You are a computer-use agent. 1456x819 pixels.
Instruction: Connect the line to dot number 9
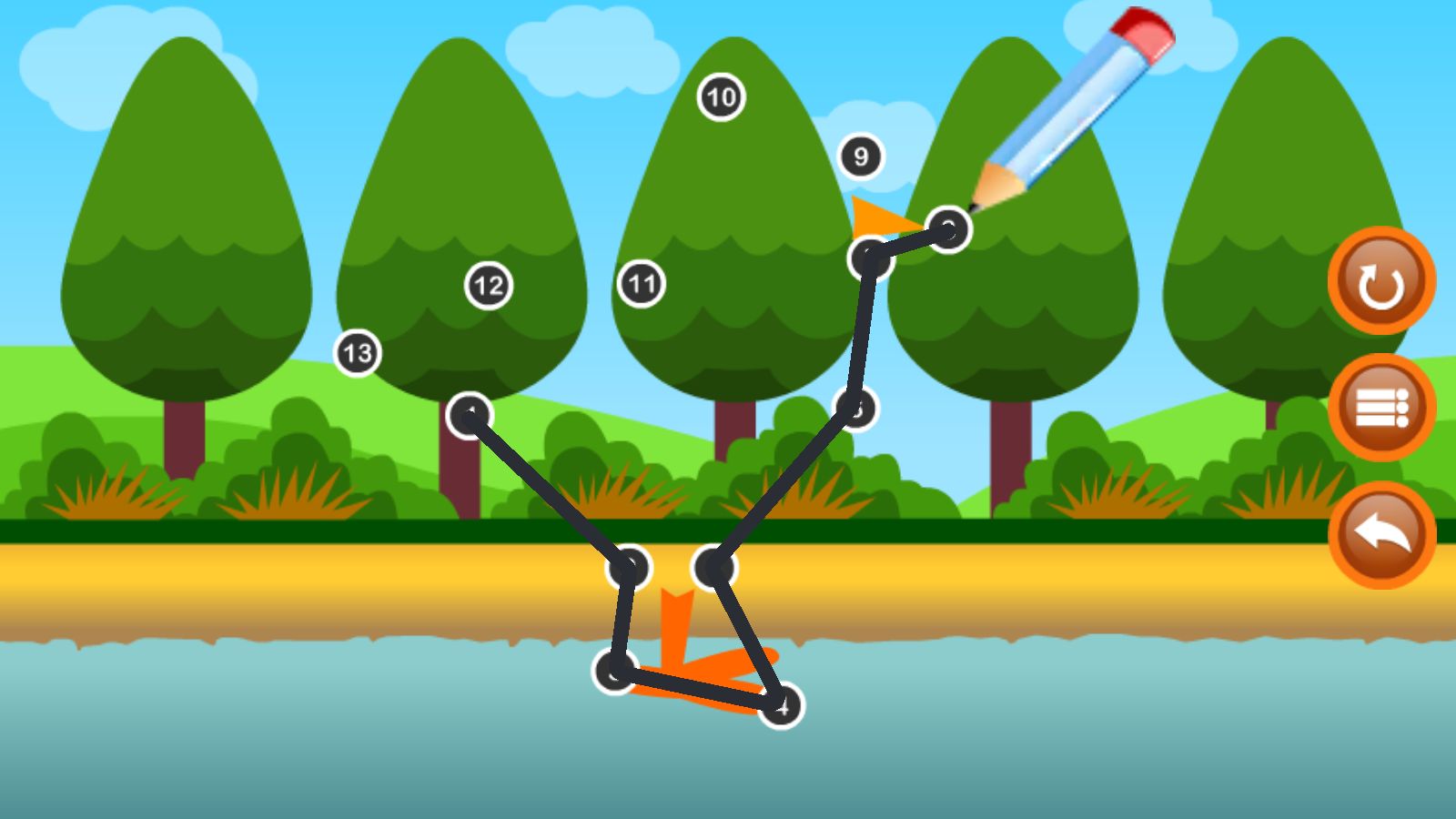pyautogui.click(x=860, y=157)
